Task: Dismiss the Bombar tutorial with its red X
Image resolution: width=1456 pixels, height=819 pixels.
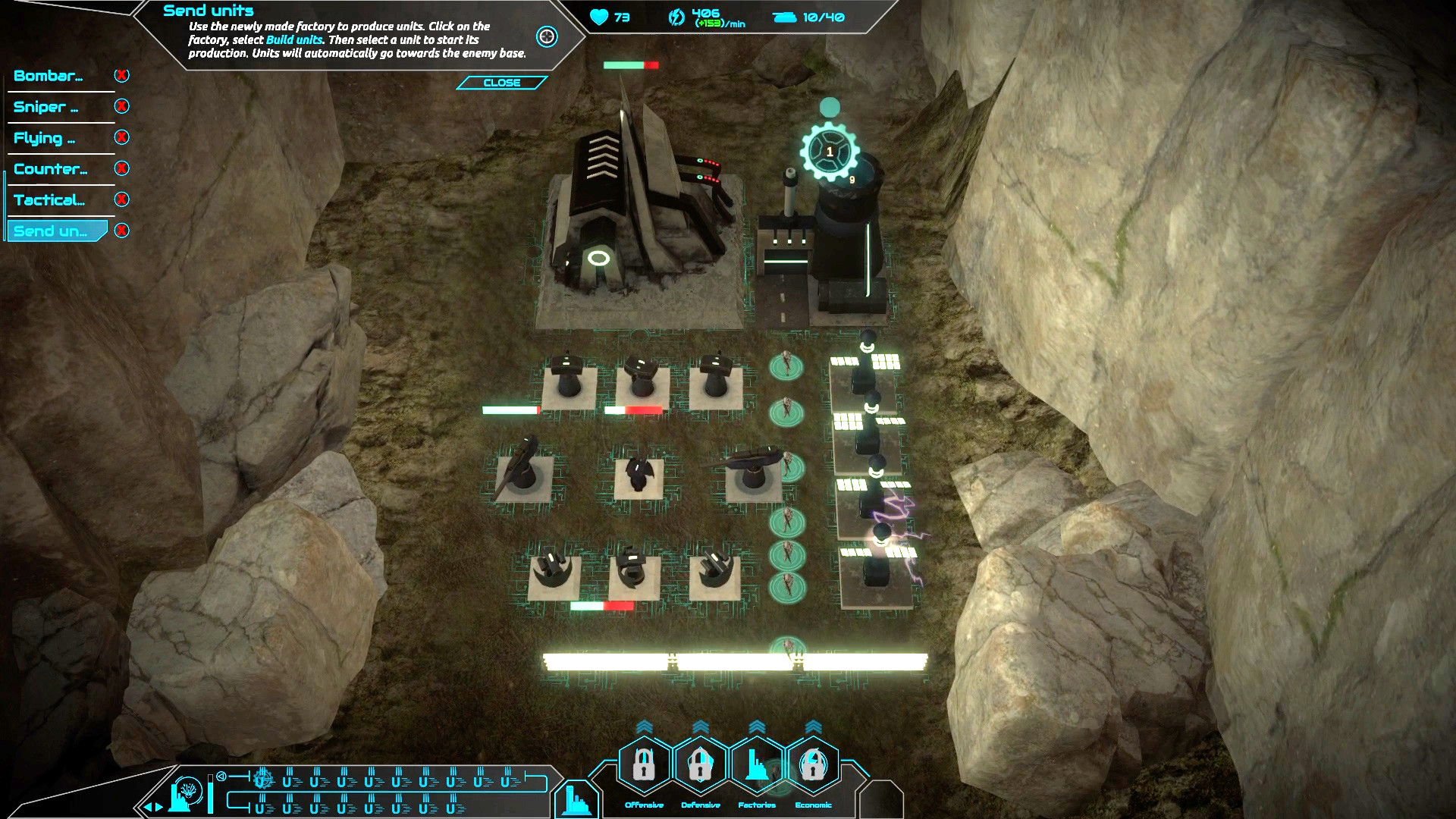Action: [122, 75]
